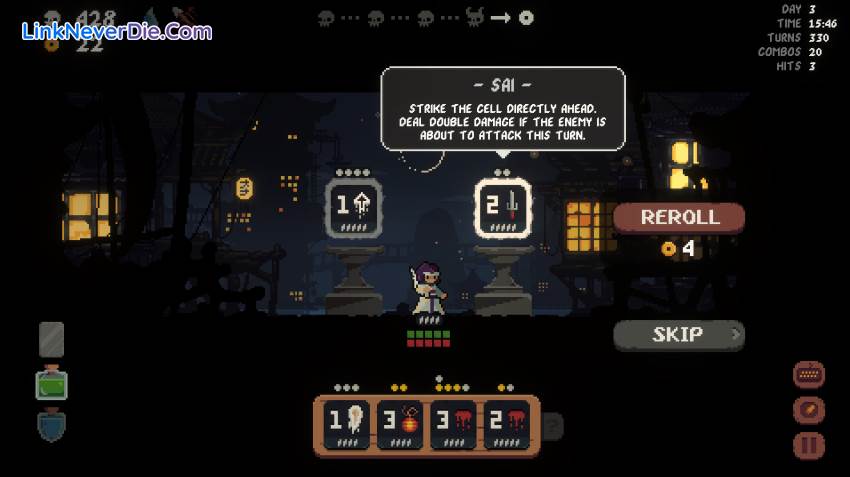Select the white feather tile in the deck

345,422
